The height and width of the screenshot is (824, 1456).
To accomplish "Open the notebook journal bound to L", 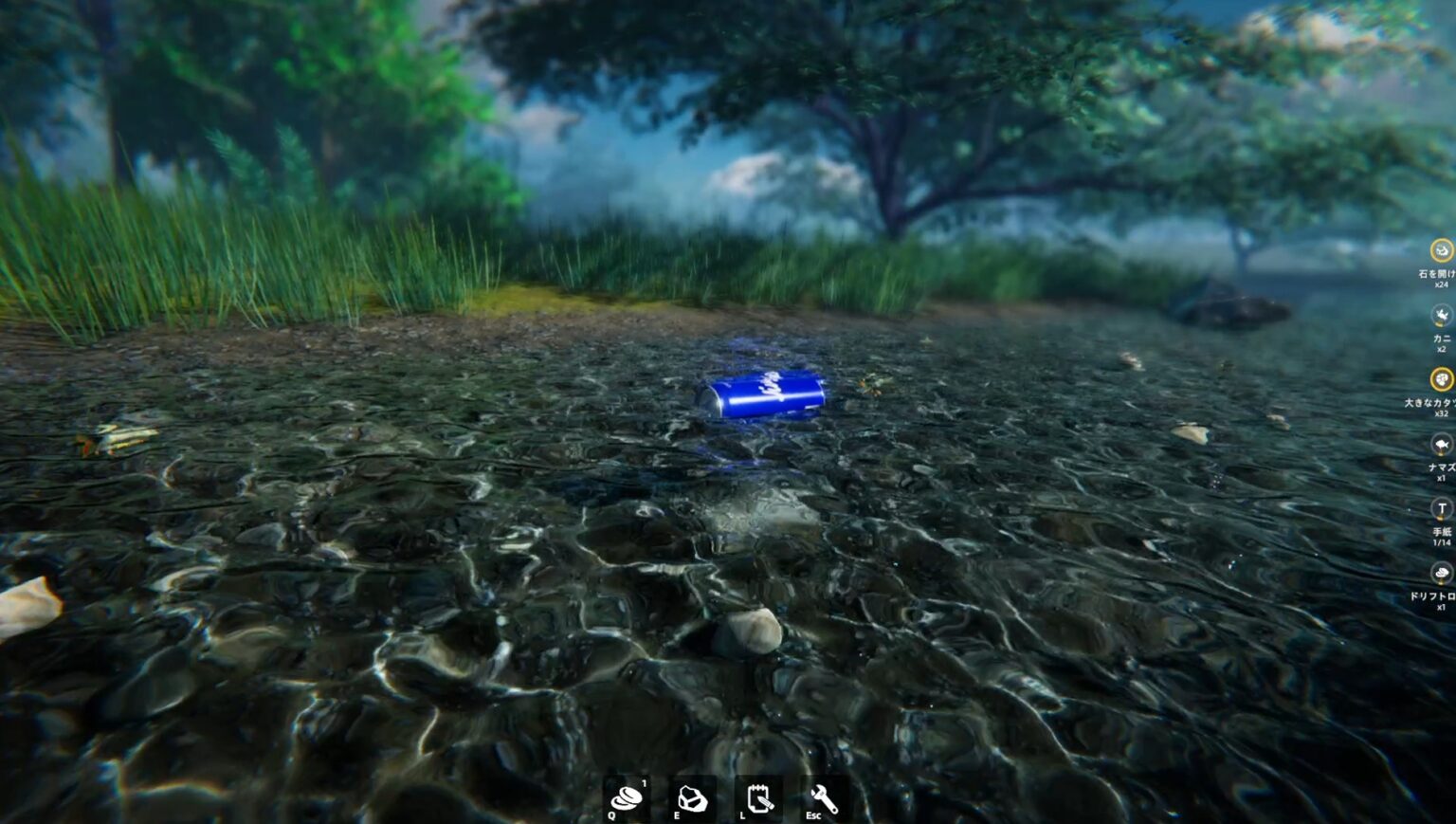I will (759, 799).
